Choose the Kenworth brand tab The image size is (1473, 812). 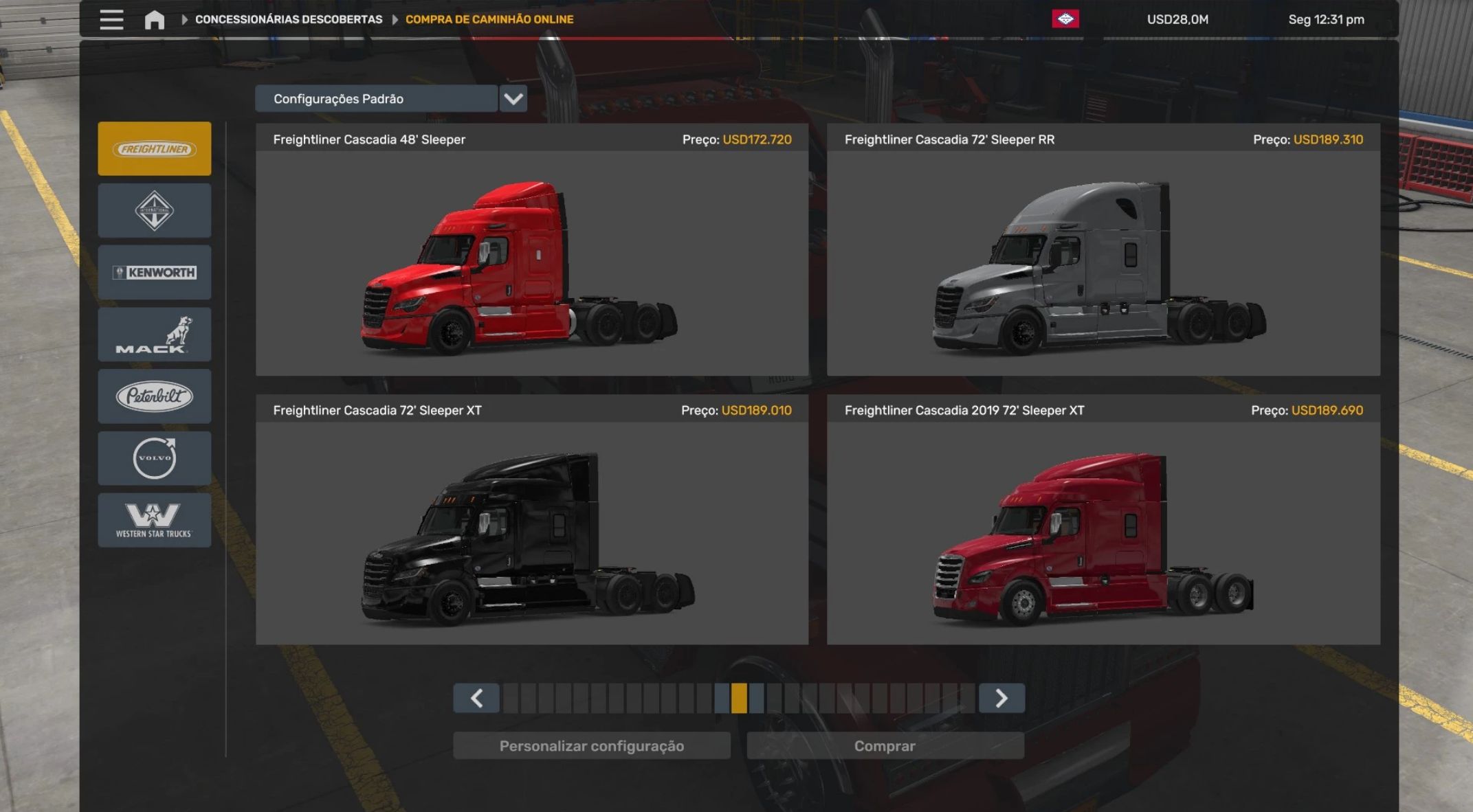pos(155,273)
